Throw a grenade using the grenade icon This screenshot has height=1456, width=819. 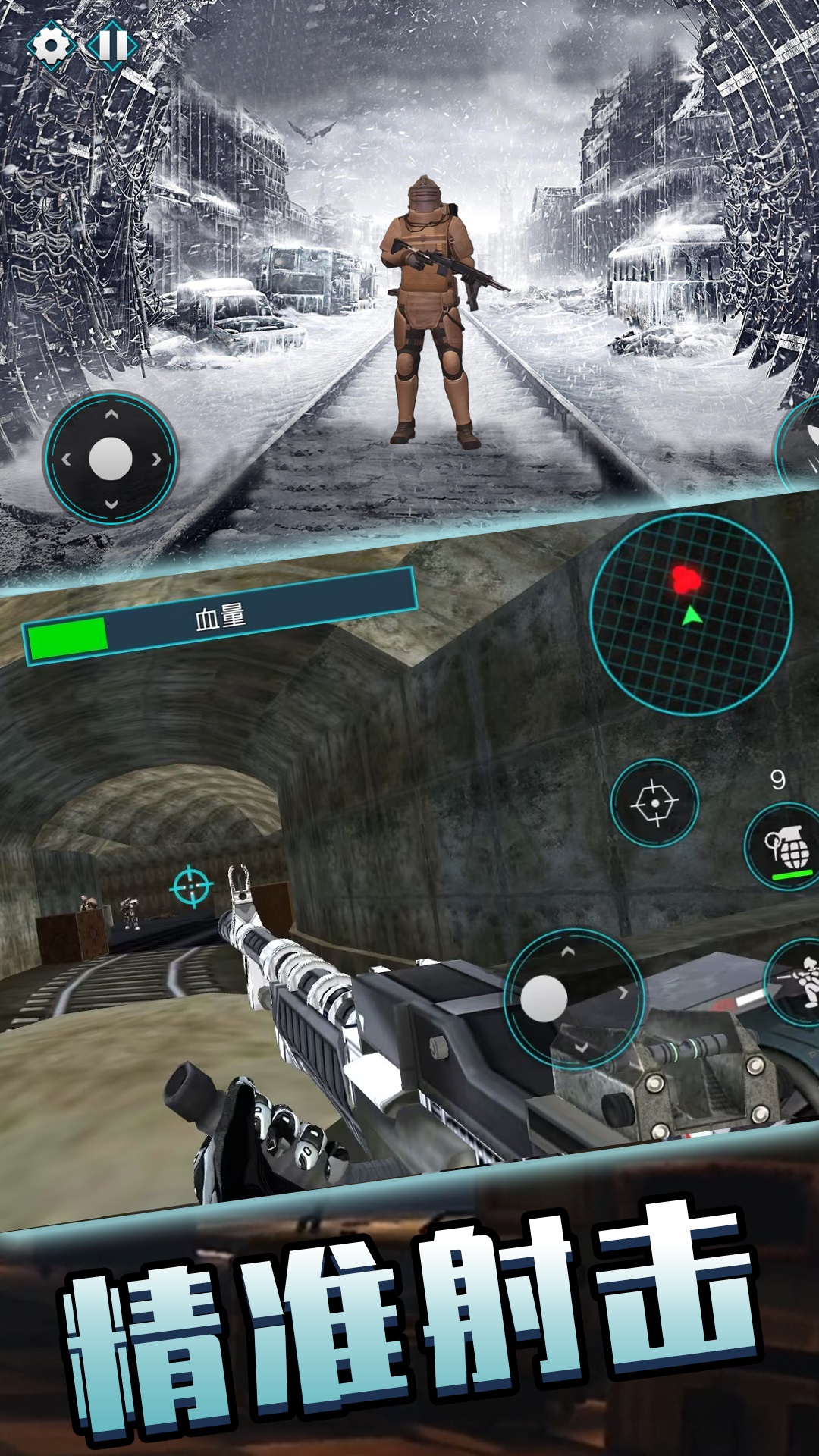(786, 847)
